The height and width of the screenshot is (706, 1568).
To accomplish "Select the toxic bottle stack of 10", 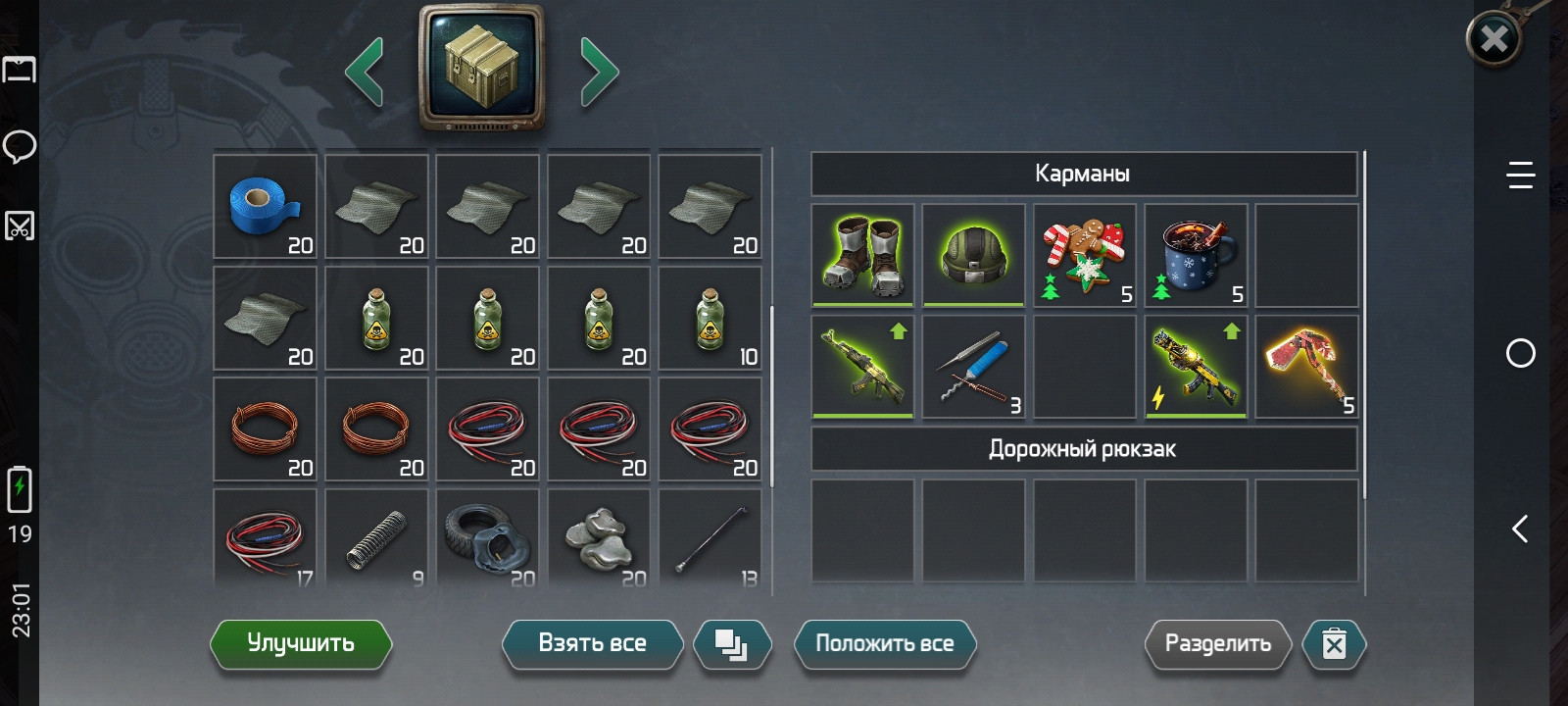I will [710, 319].
